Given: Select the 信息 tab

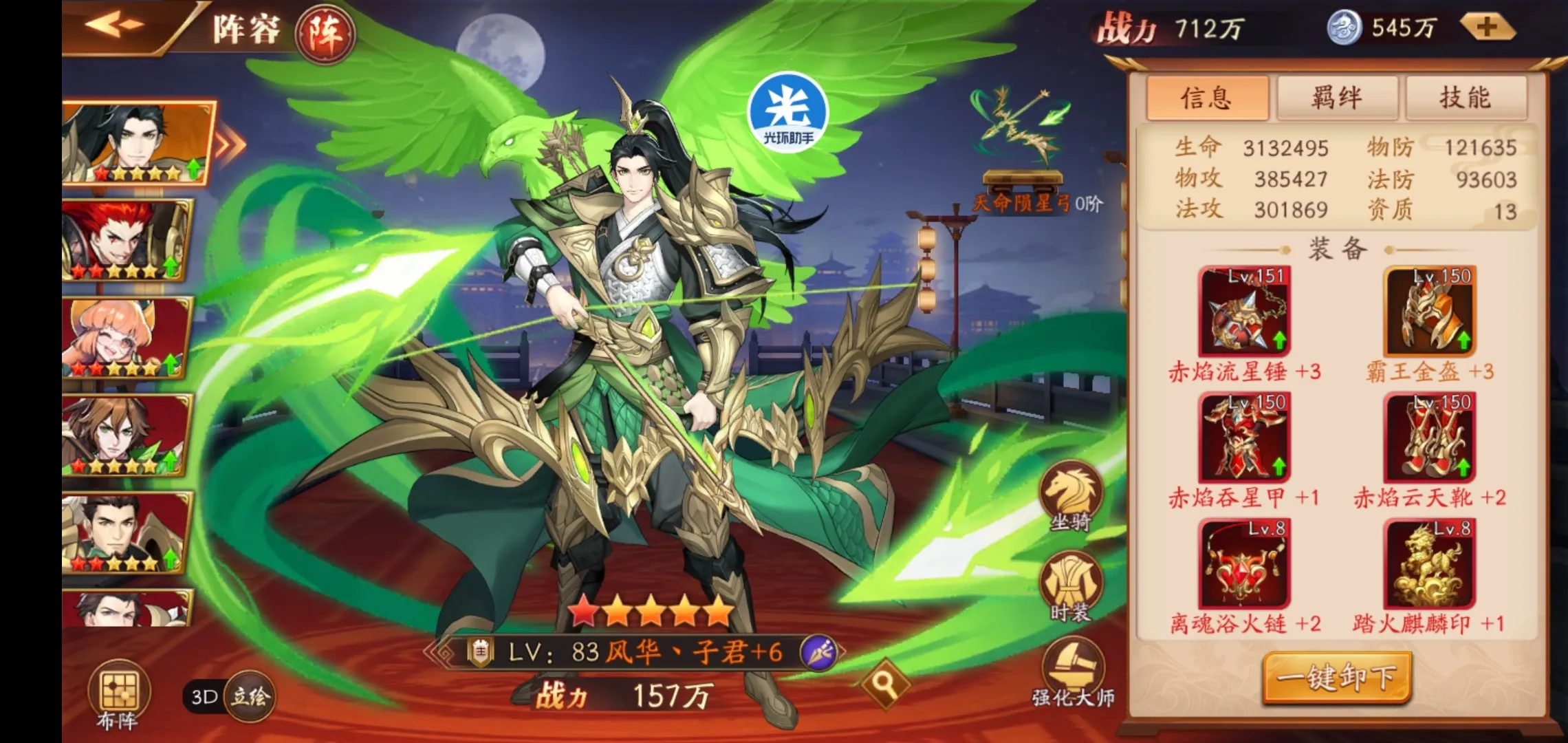Looking at the screenshot, I should [1207, 98].
